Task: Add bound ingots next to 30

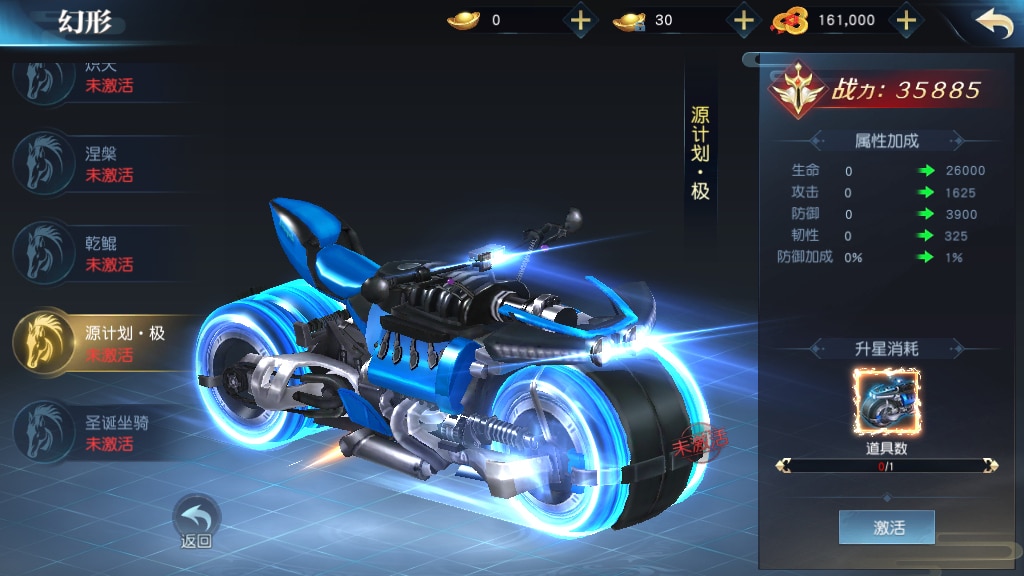Action: click(743, 20)
